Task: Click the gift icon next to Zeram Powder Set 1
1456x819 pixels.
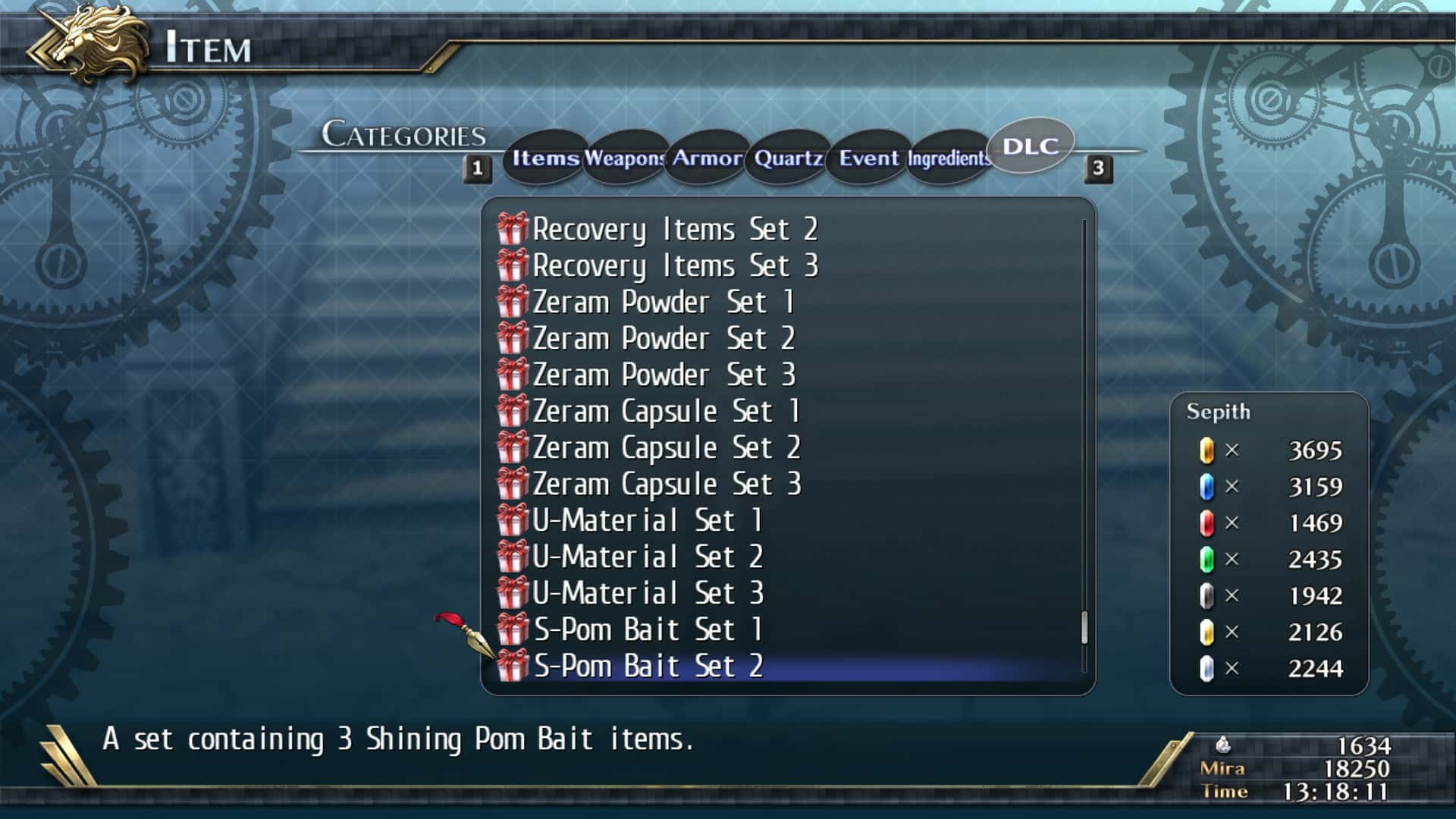Action: (x=513, y=301)
